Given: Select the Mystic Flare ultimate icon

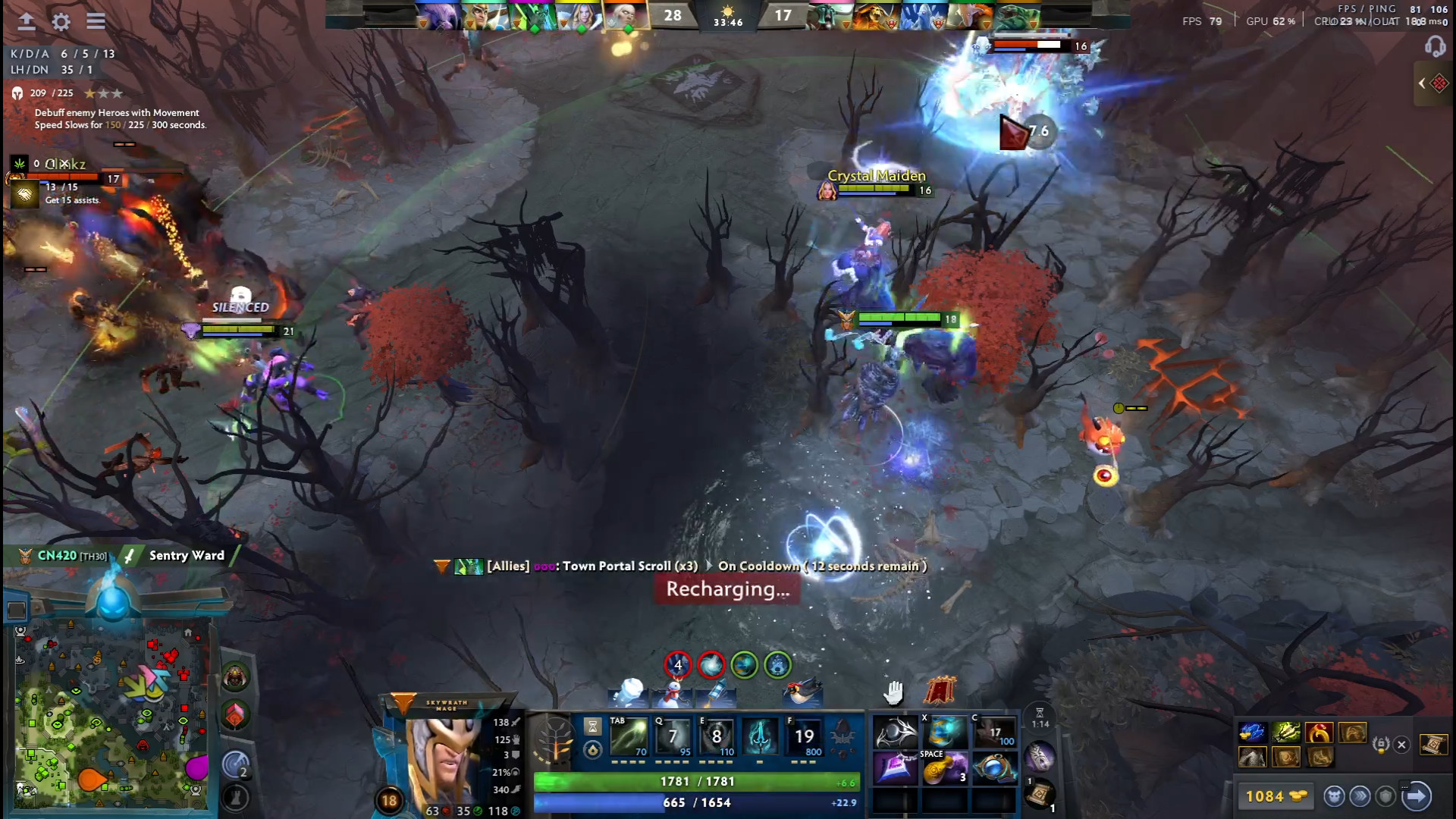Looking at the screenshot, I should click(x=805, y=736).
